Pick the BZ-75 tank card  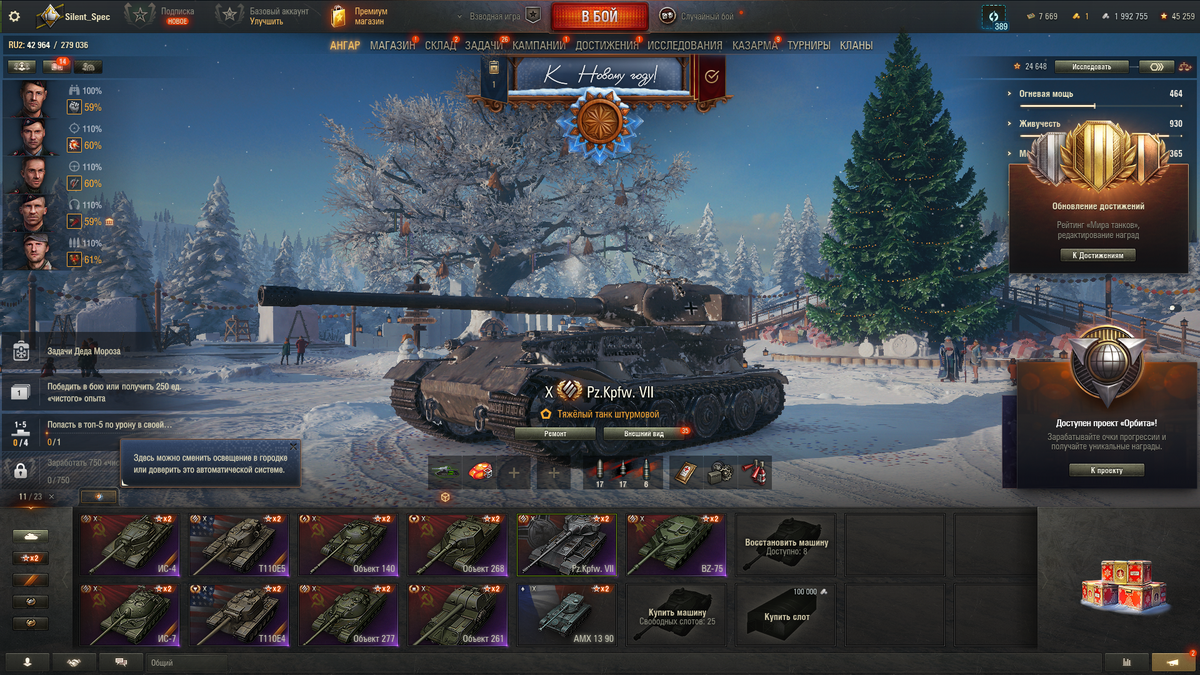click(x=676, y=545)
